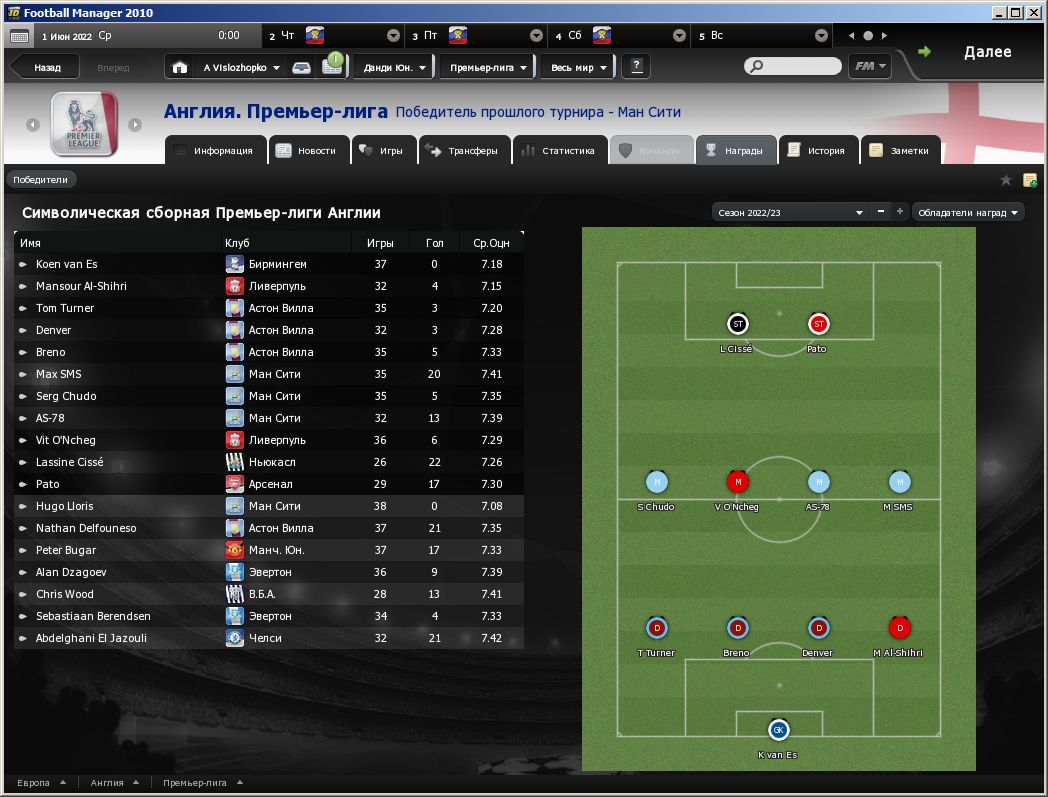Open the Весь мир menu
Viewport: 1048px width, 797px height.
tap(579, 68)
